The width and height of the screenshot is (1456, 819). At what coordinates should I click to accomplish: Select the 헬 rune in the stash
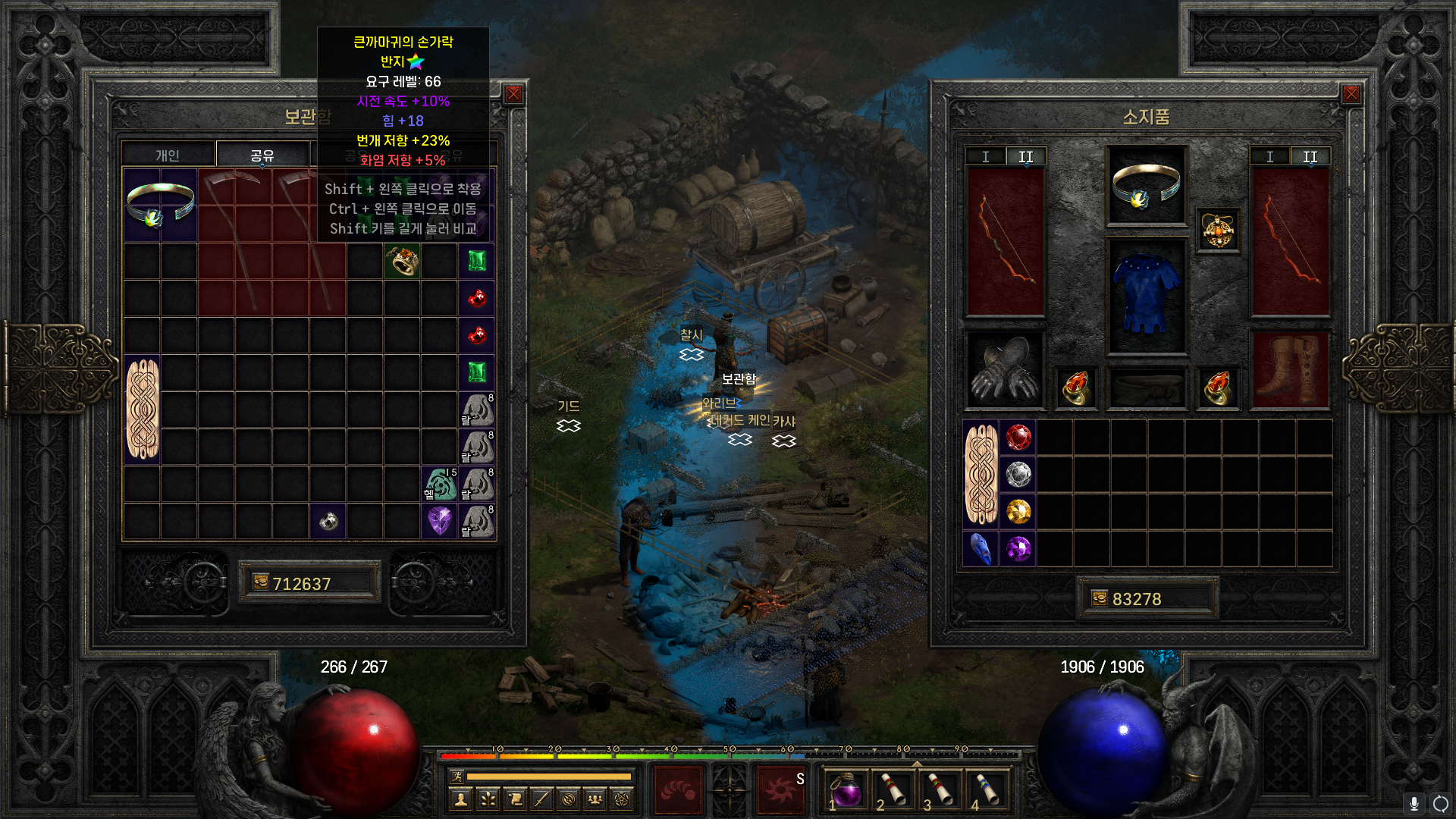tap(440, 484)
